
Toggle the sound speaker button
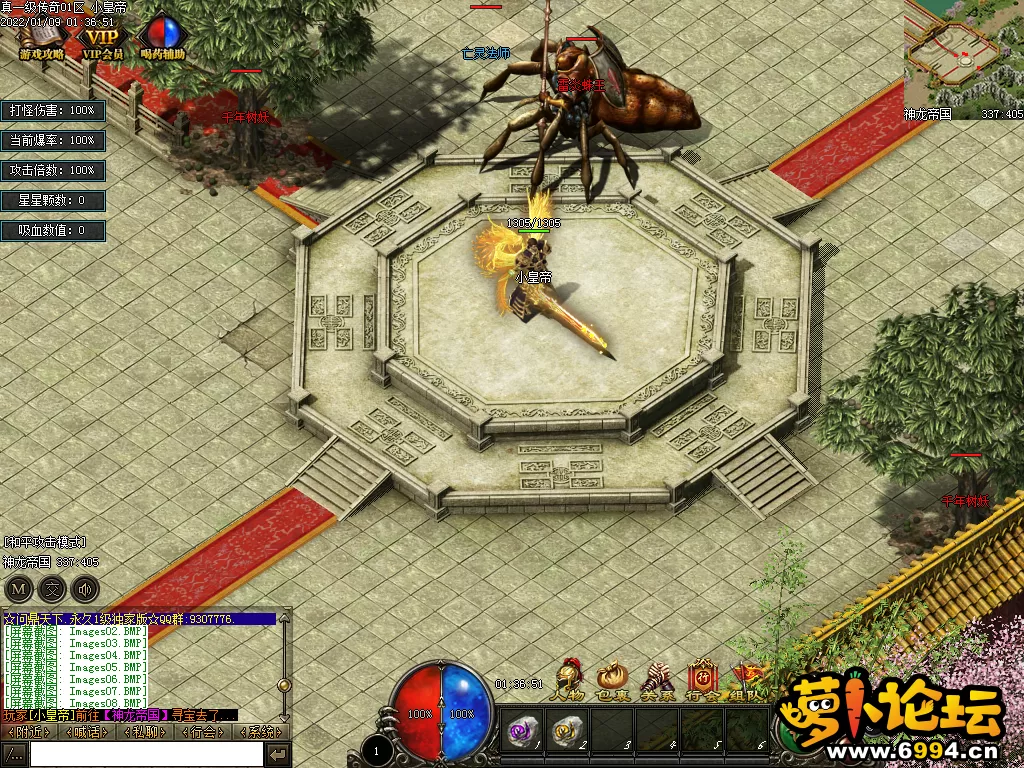[x=85, y=589]
